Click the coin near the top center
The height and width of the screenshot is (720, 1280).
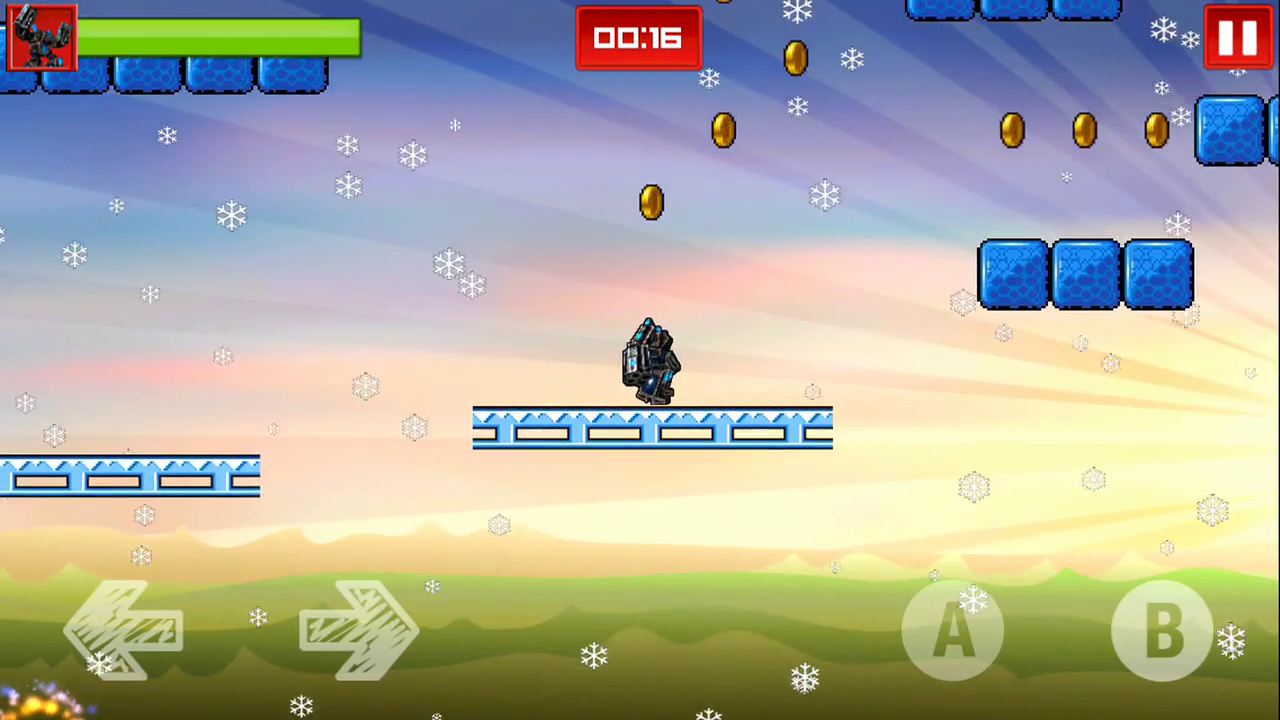click(723, 130)
